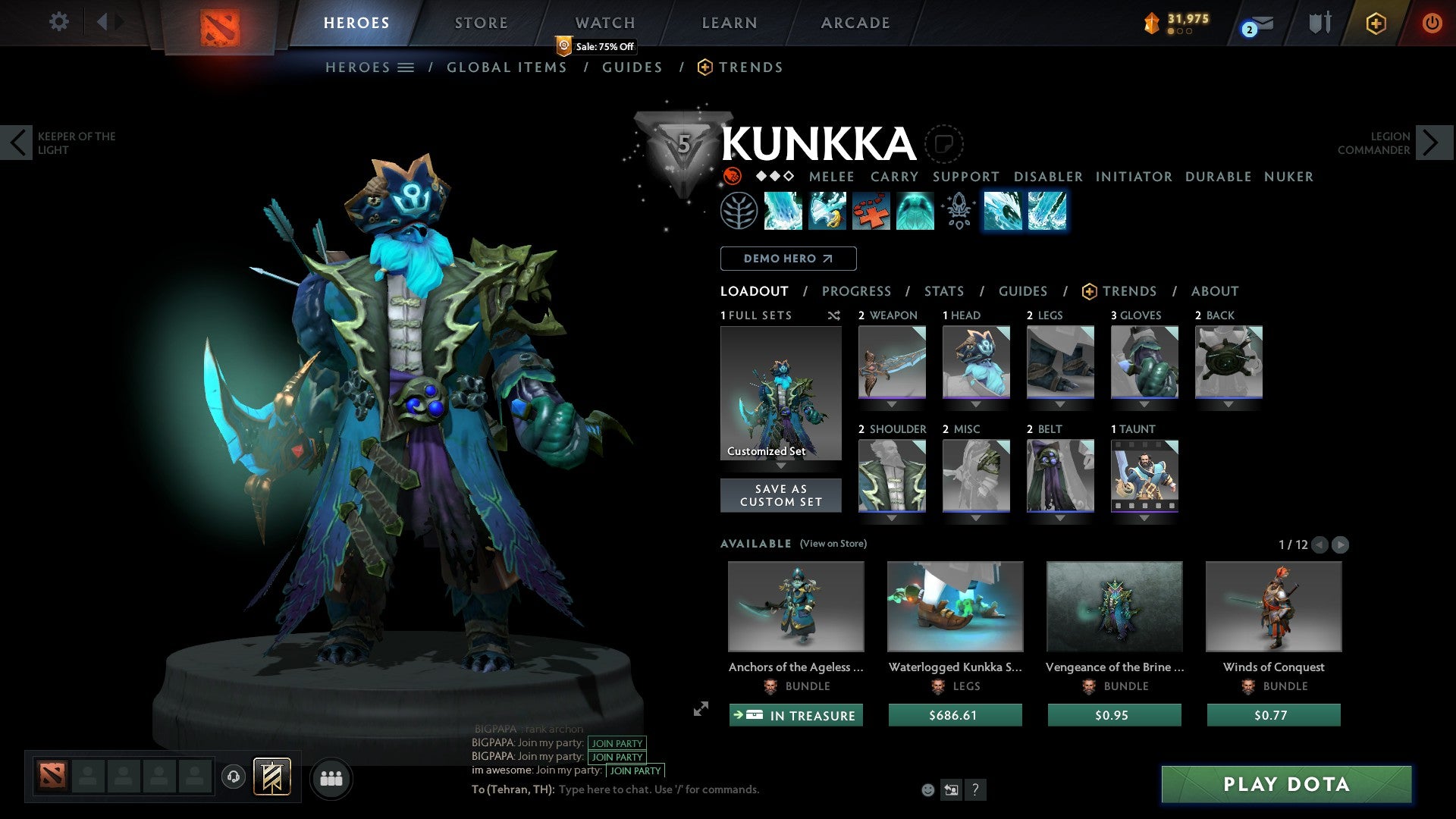Open the STATS tab in the hero loadout
Screen dimensions: 1456x819
(943, 290)
